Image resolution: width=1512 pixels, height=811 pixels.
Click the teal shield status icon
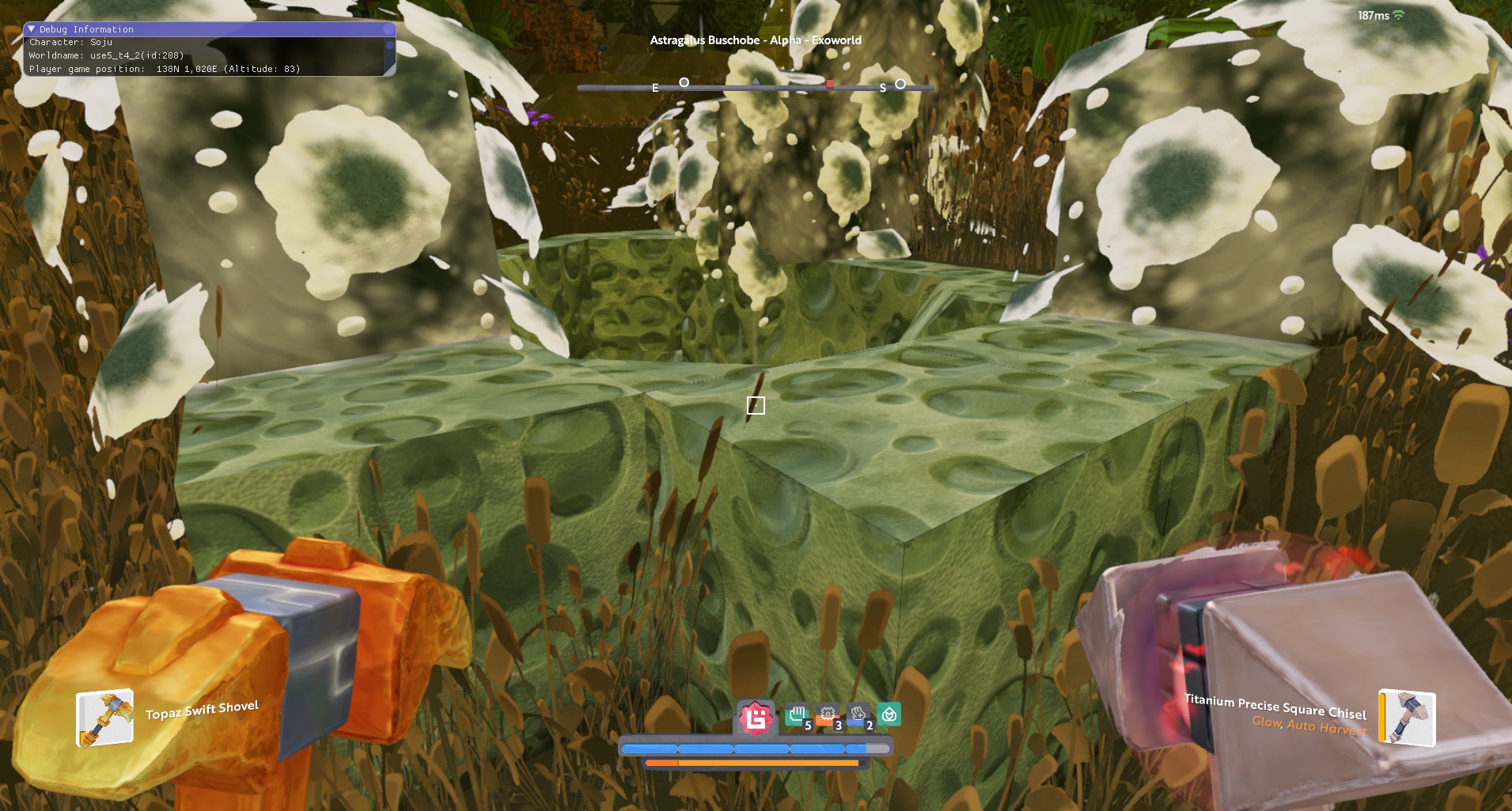[x=889, y=715]
